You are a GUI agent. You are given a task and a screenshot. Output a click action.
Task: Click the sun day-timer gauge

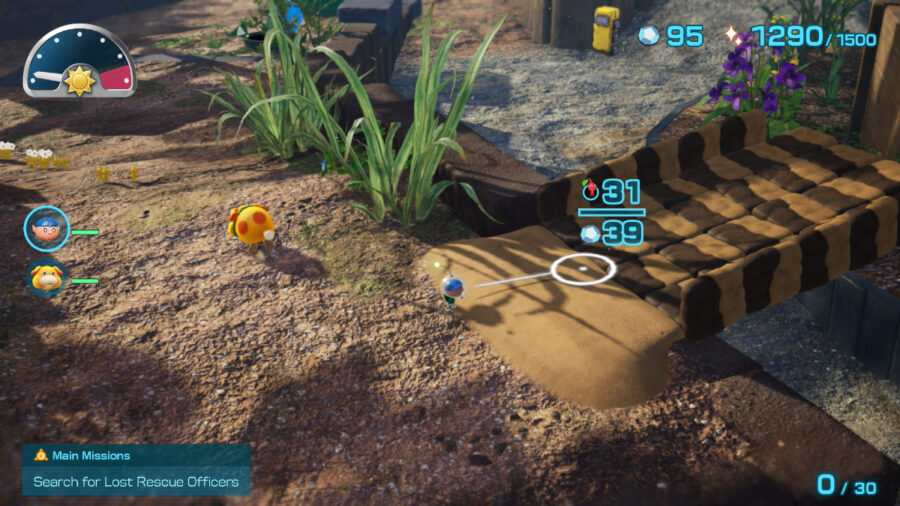pos(79,62)
